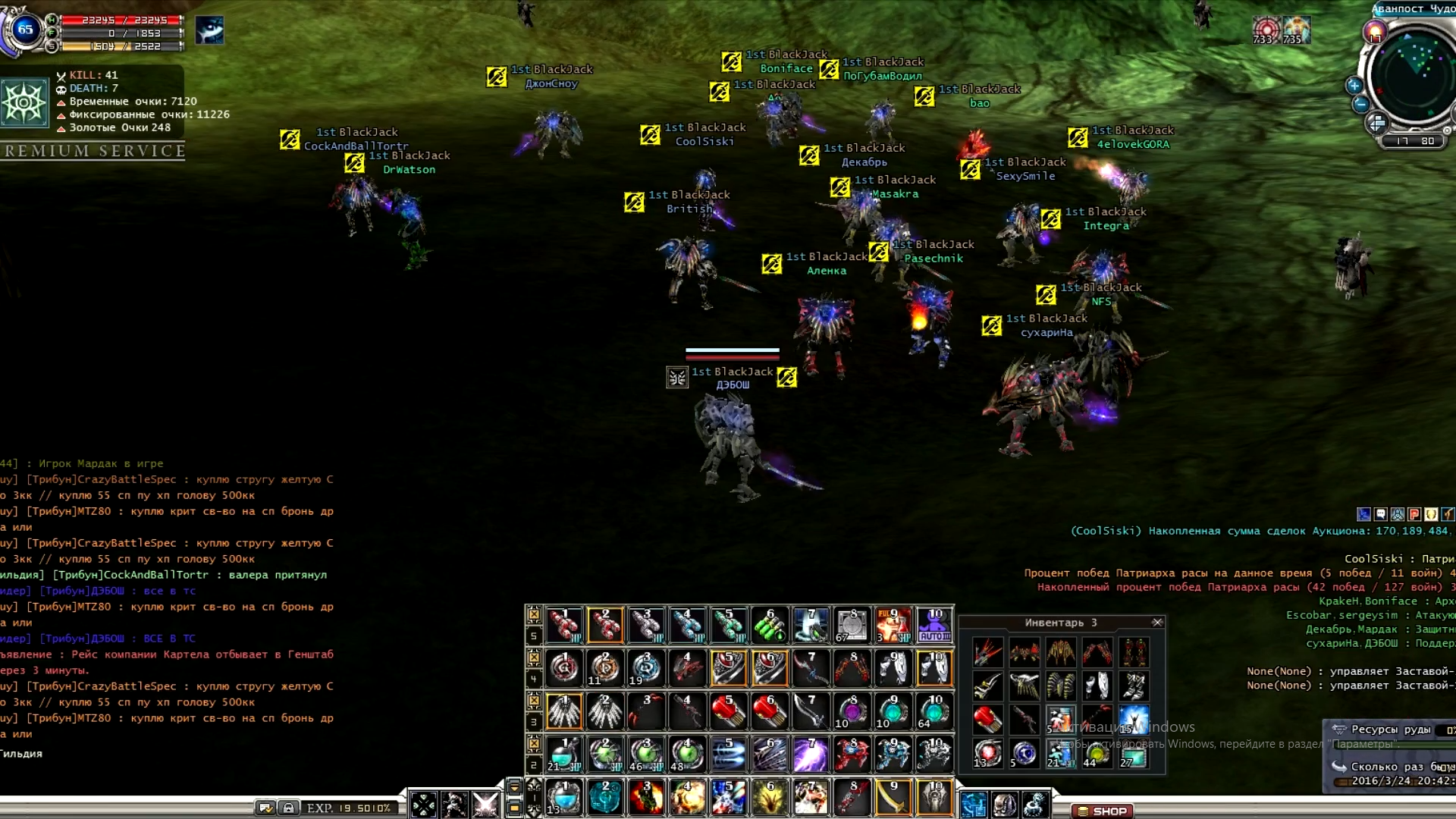
Task: Activate the fiery explosion skill in slot 3
Action: (646, 798)
